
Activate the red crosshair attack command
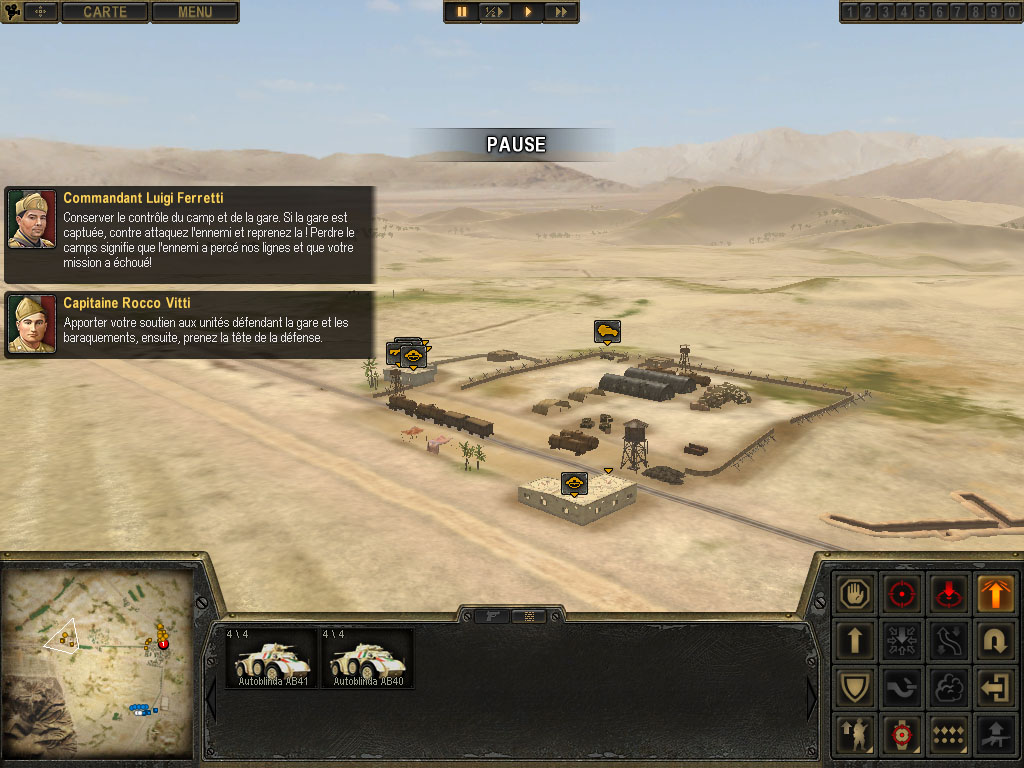coord(903,594)
